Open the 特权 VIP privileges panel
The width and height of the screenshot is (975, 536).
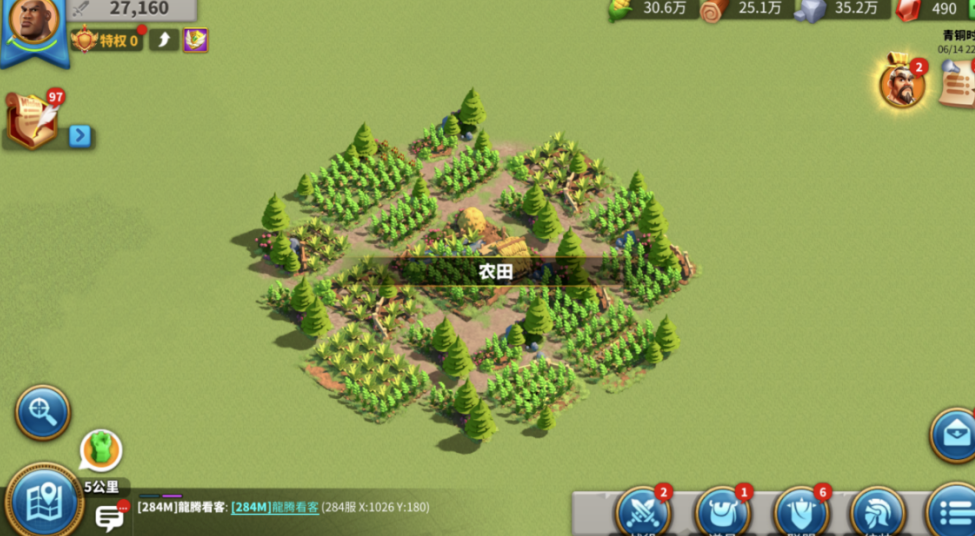click(106, 40)
